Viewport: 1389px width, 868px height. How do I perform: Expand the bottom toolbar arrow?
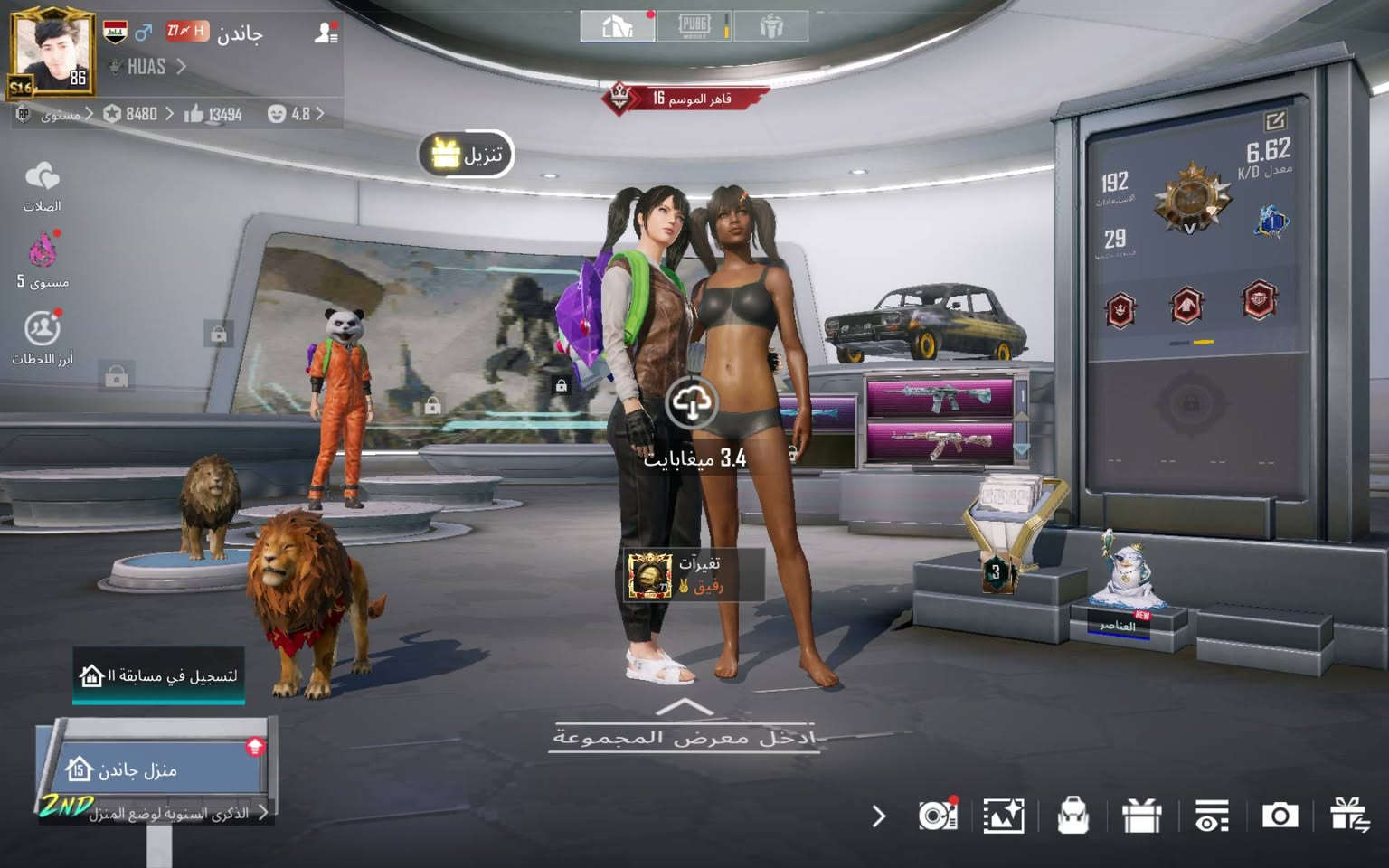878,816
